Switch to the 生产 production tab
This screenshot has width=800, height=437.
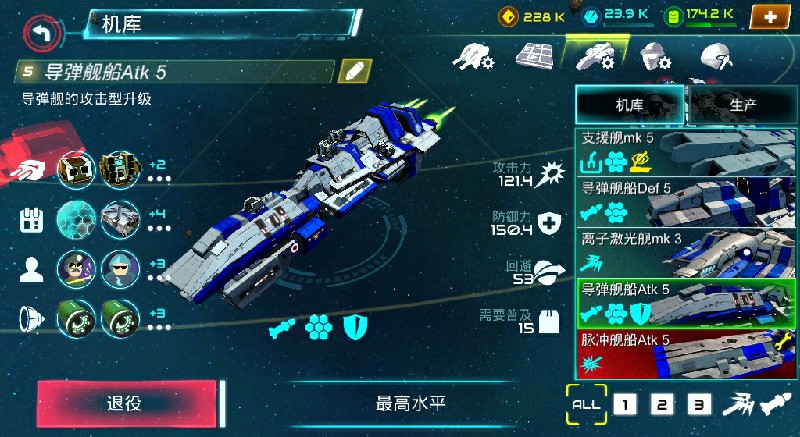coord(742,104)
